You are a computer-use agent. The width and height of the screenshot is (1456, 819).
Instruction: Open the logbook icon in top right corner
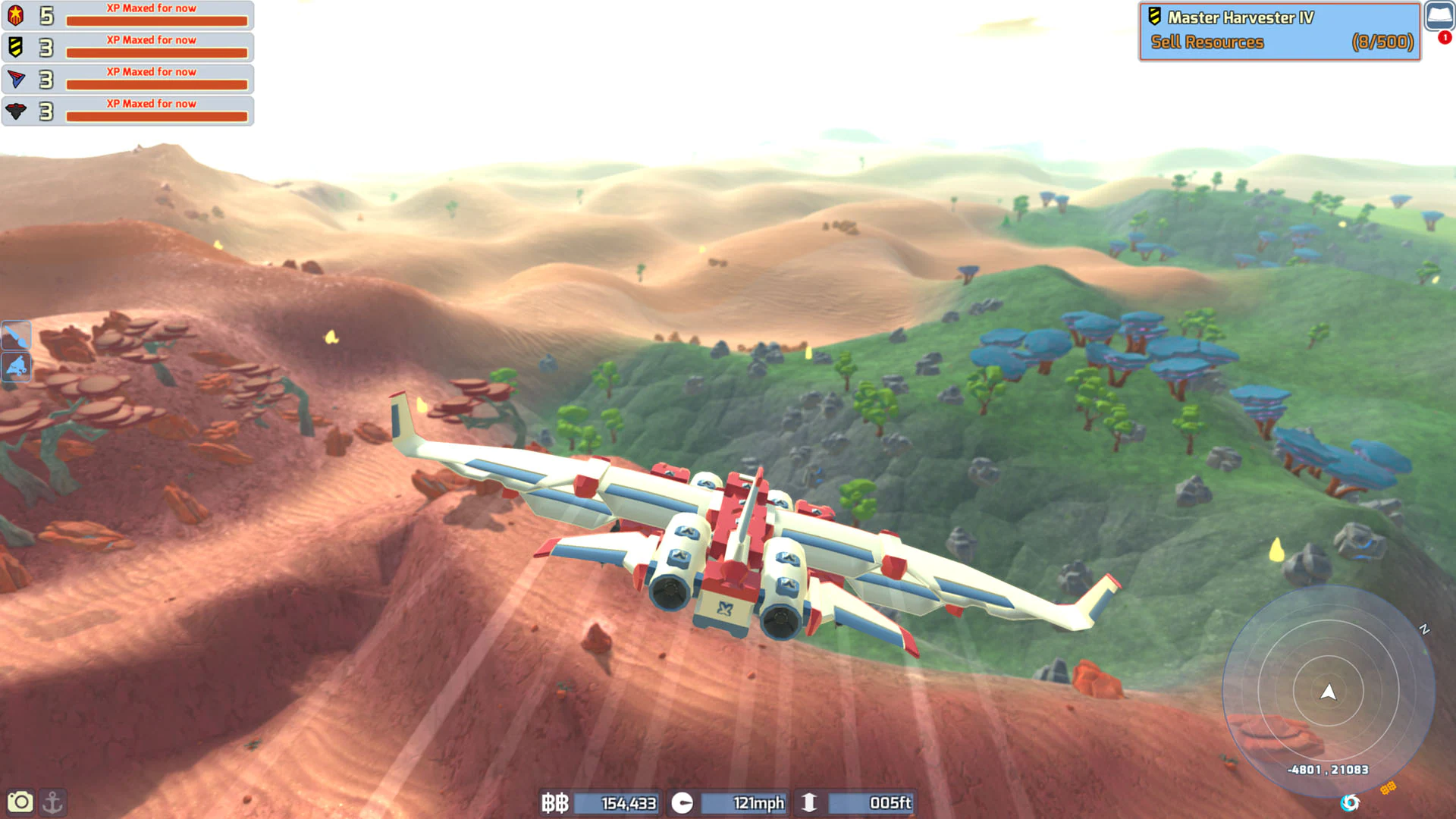[1438, 14]
